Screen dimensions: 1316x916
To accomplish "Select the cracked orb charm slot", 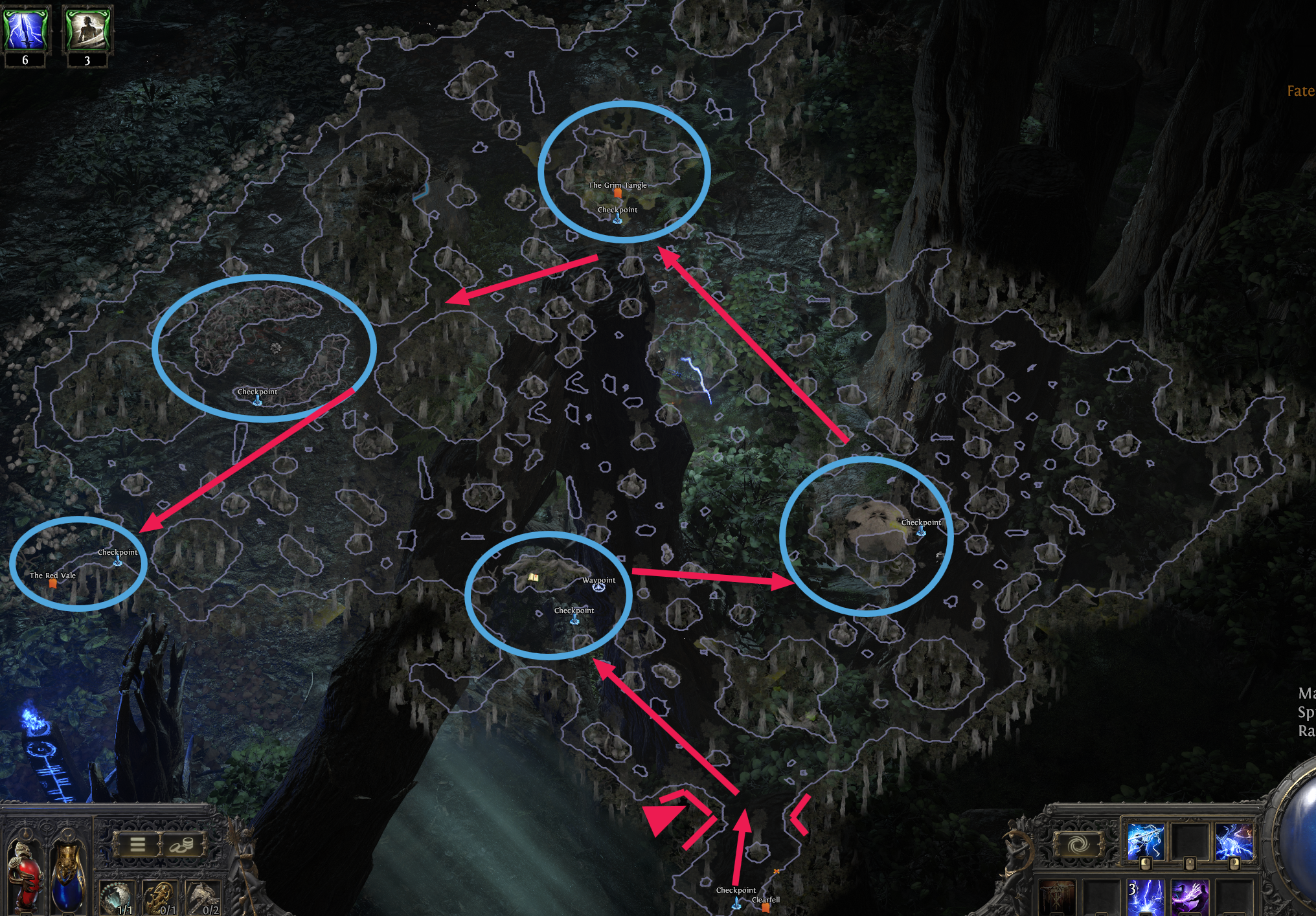I will [x=118, y=899].
